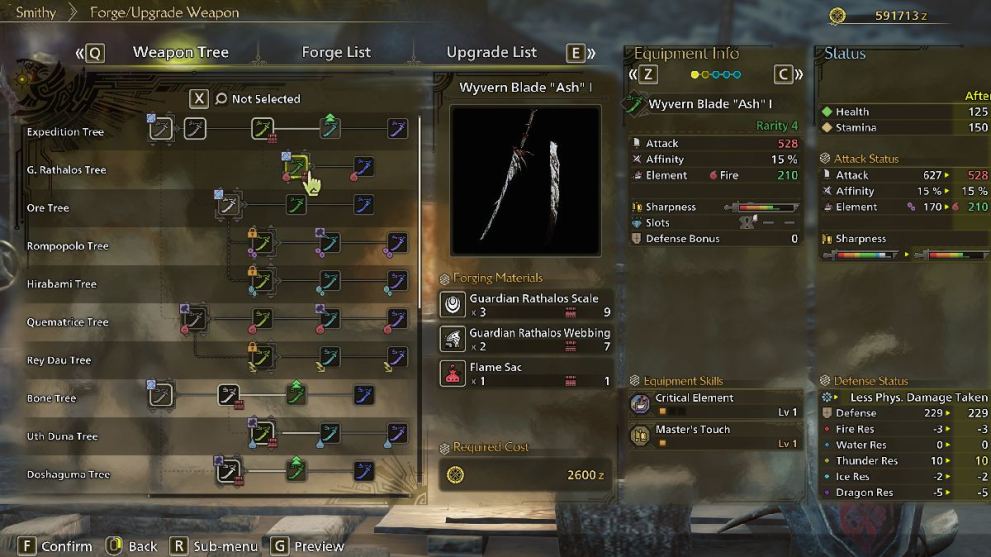991x557 pixels.
Task: Select the Uth Duna Tree row label
Action: 62,436
